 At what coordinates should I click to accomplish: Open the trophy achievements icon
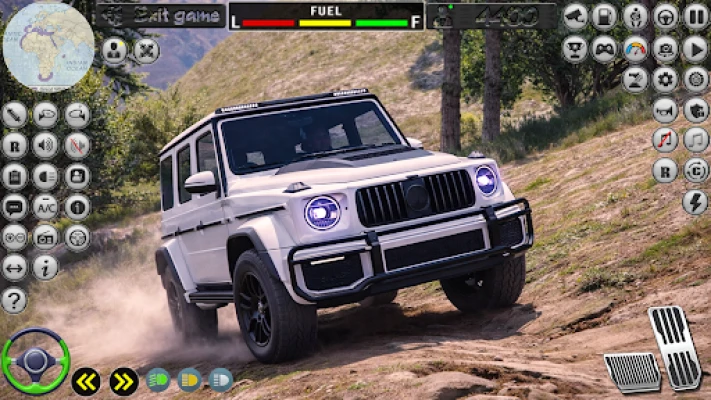pos(575,48)
